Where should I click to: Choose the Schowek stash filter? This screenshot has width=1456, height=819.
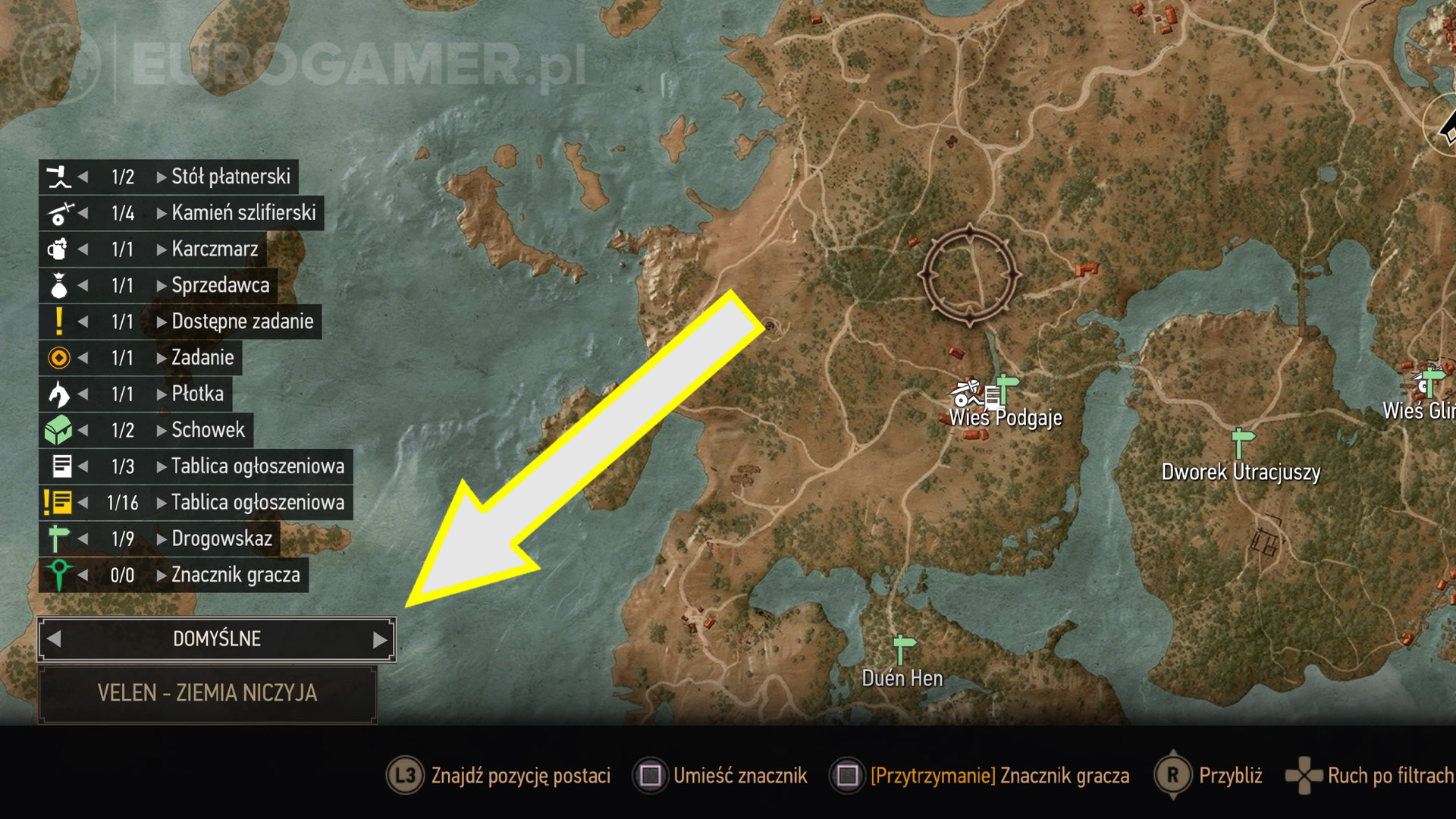[x=207, y=430]
